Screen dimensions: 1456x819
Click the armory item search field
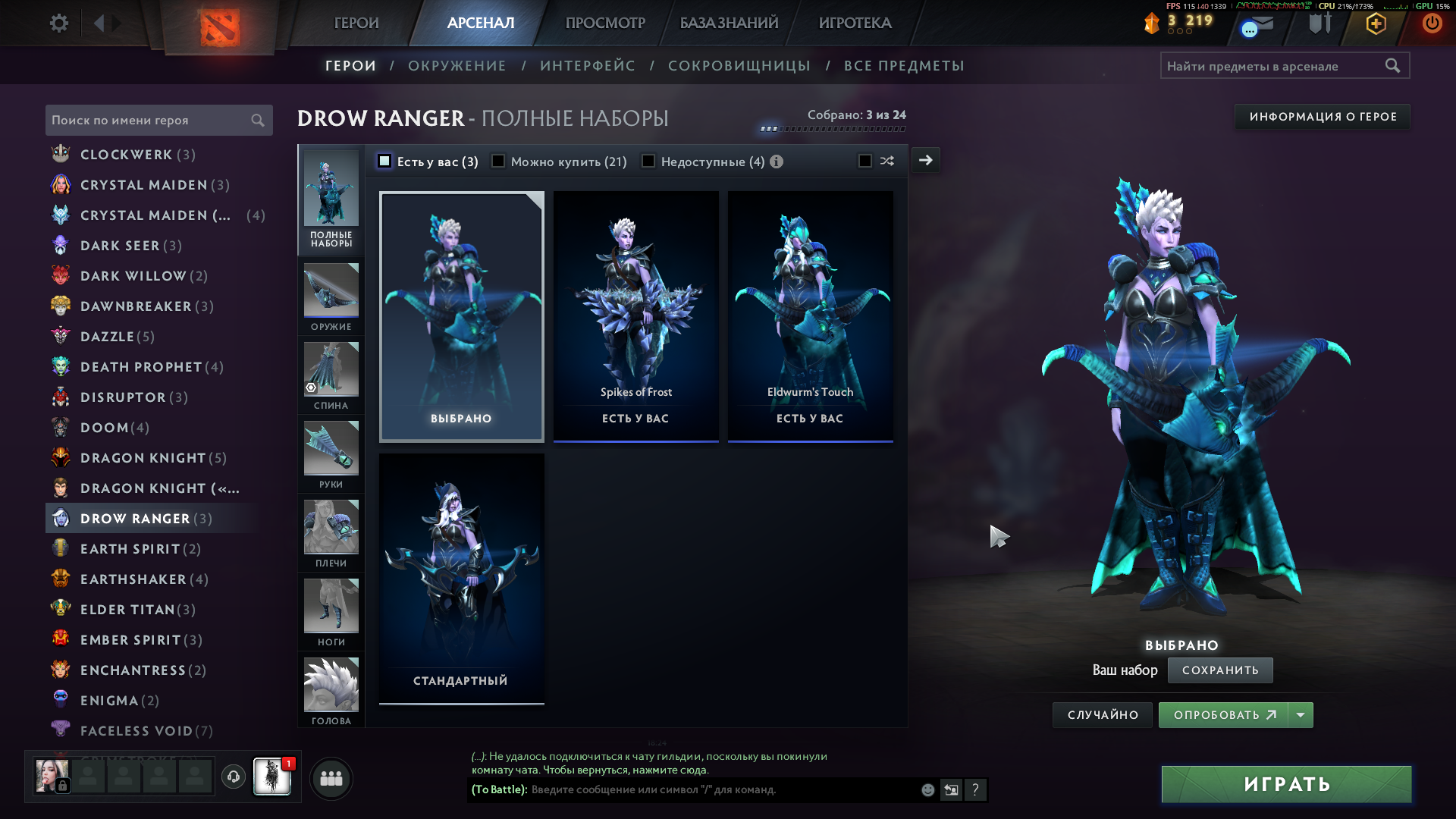click(x=1274, y=66)
